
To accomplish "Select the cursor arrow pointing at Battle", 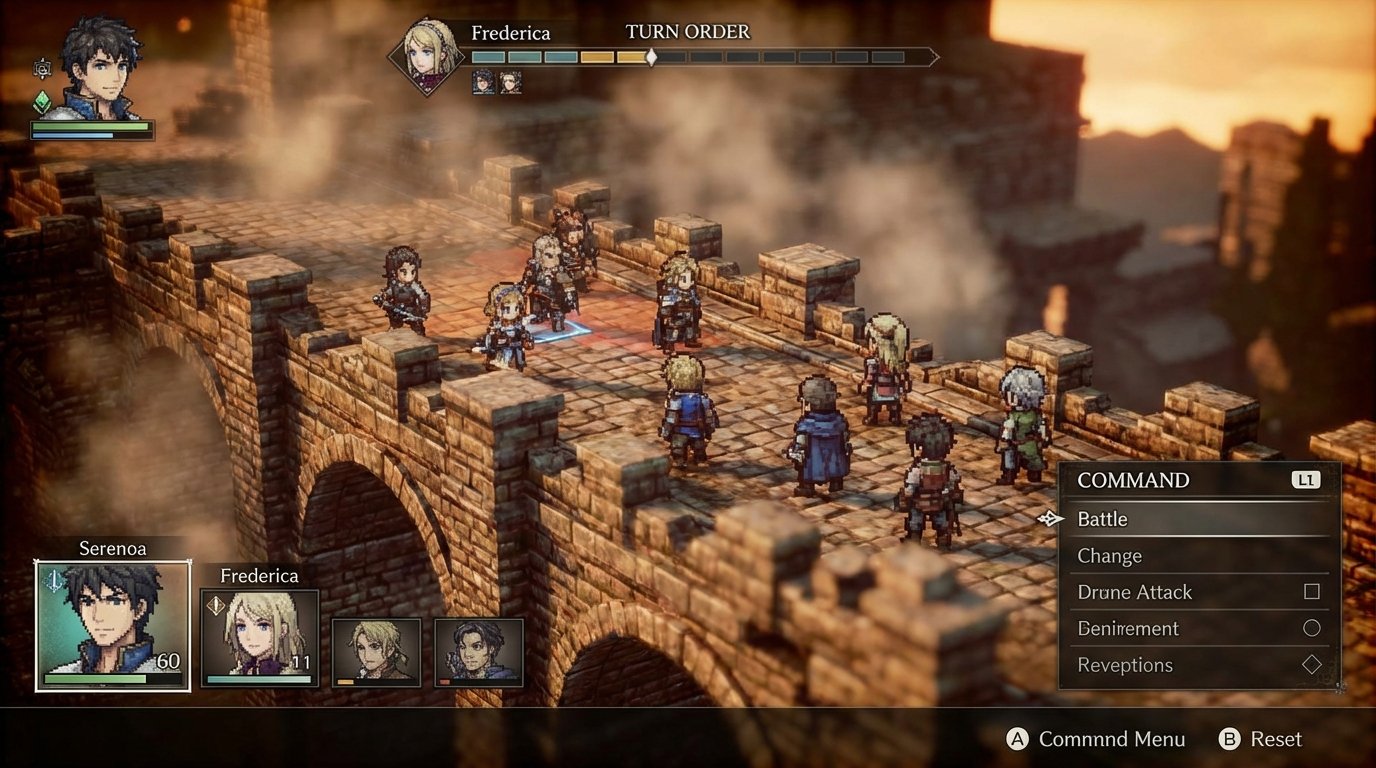I will [1049, 519].
